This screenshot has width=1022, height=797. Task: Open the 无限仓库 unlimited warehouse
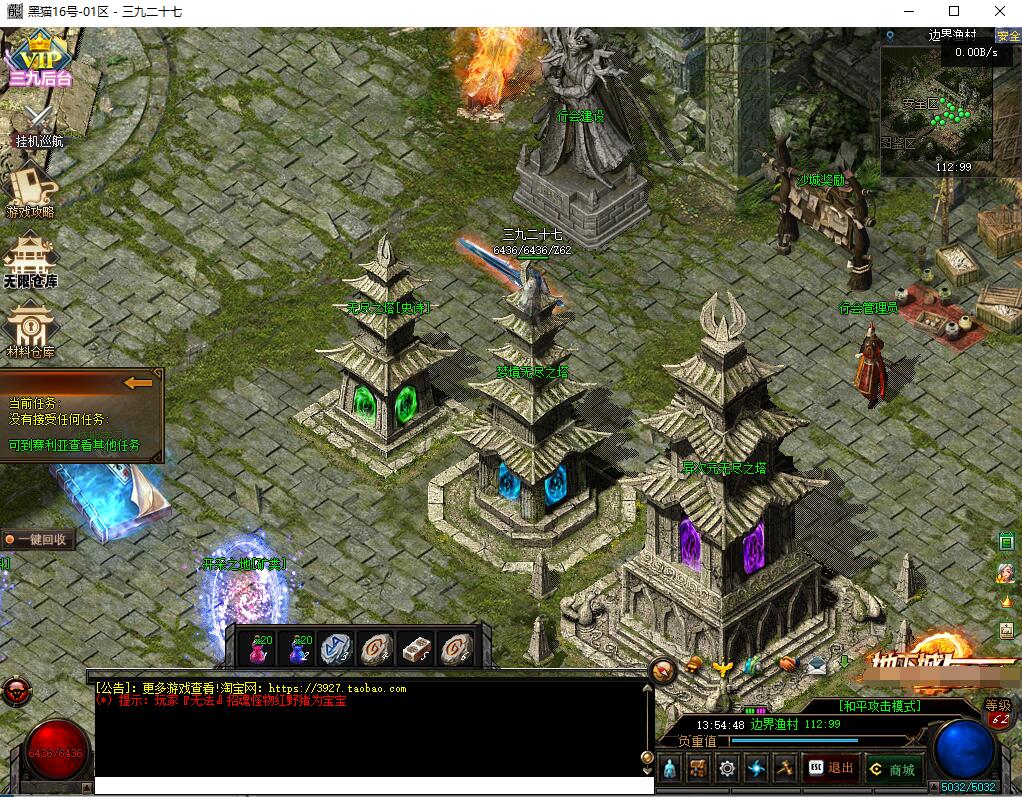click(x=31, y=260)
